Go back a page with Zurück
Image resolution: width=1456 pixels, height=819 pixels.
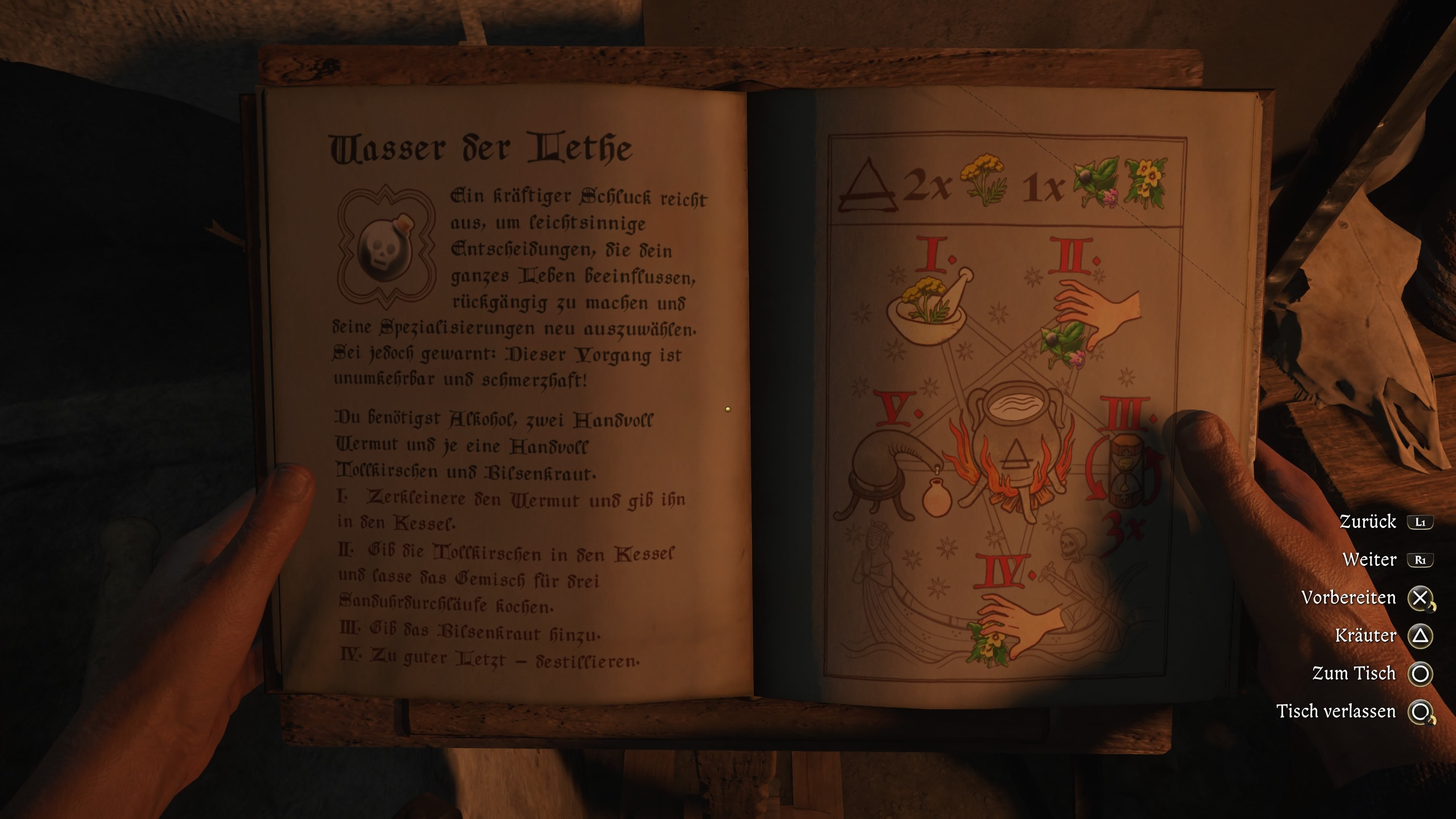1419,522
